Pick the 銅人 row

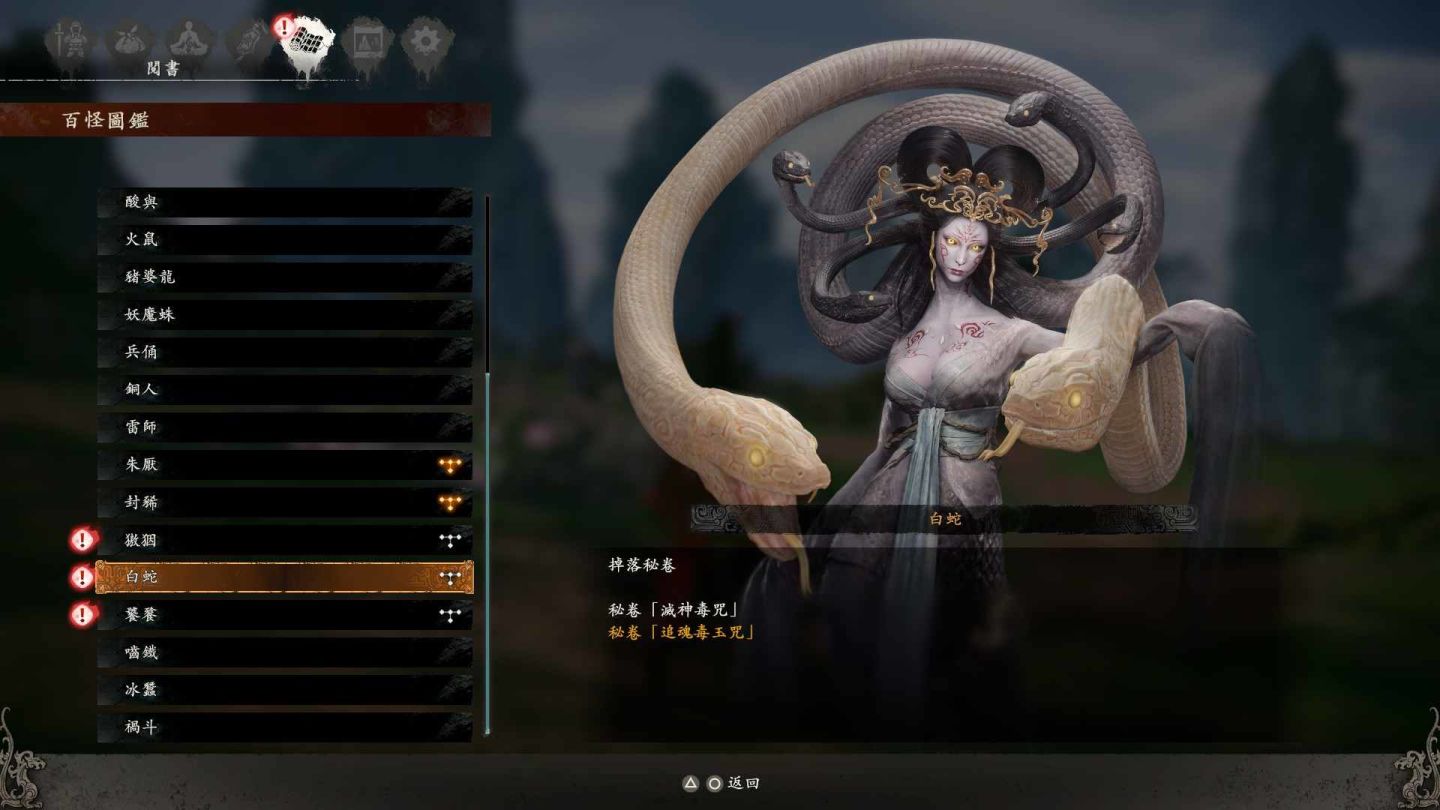pos(284,390)
